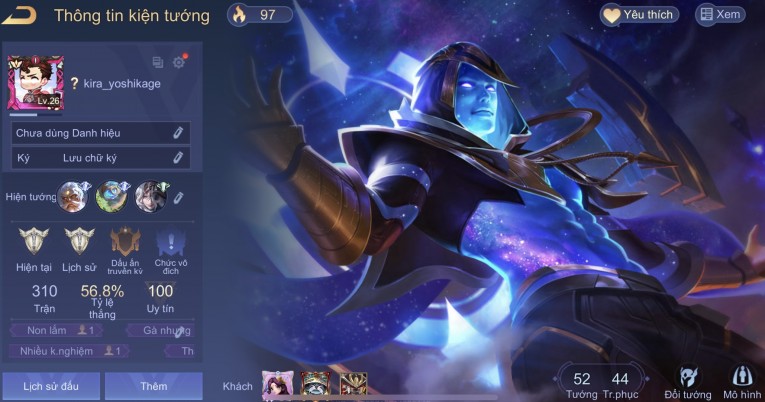This screenshot has width=765, height=402.
Task: View the Lịch sử rank badge
Action: 78,242
